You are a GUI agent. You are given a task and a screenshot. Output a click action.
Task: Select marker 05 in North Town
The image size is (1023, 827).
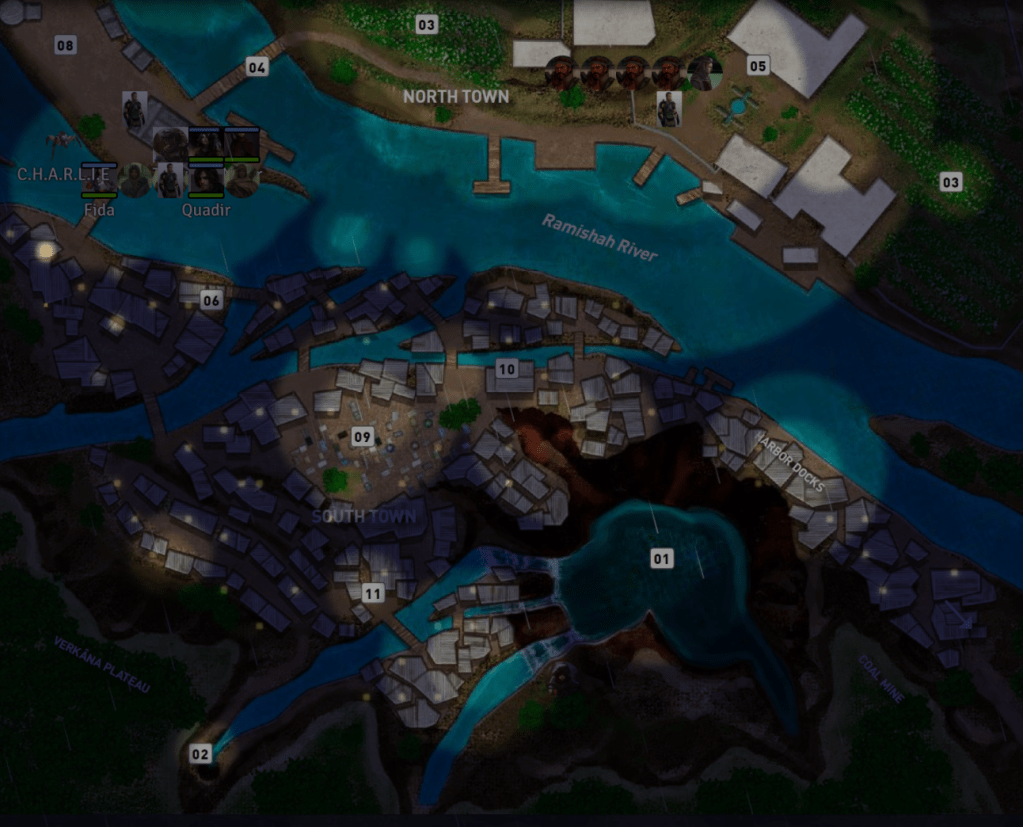[x=758, y=66]
